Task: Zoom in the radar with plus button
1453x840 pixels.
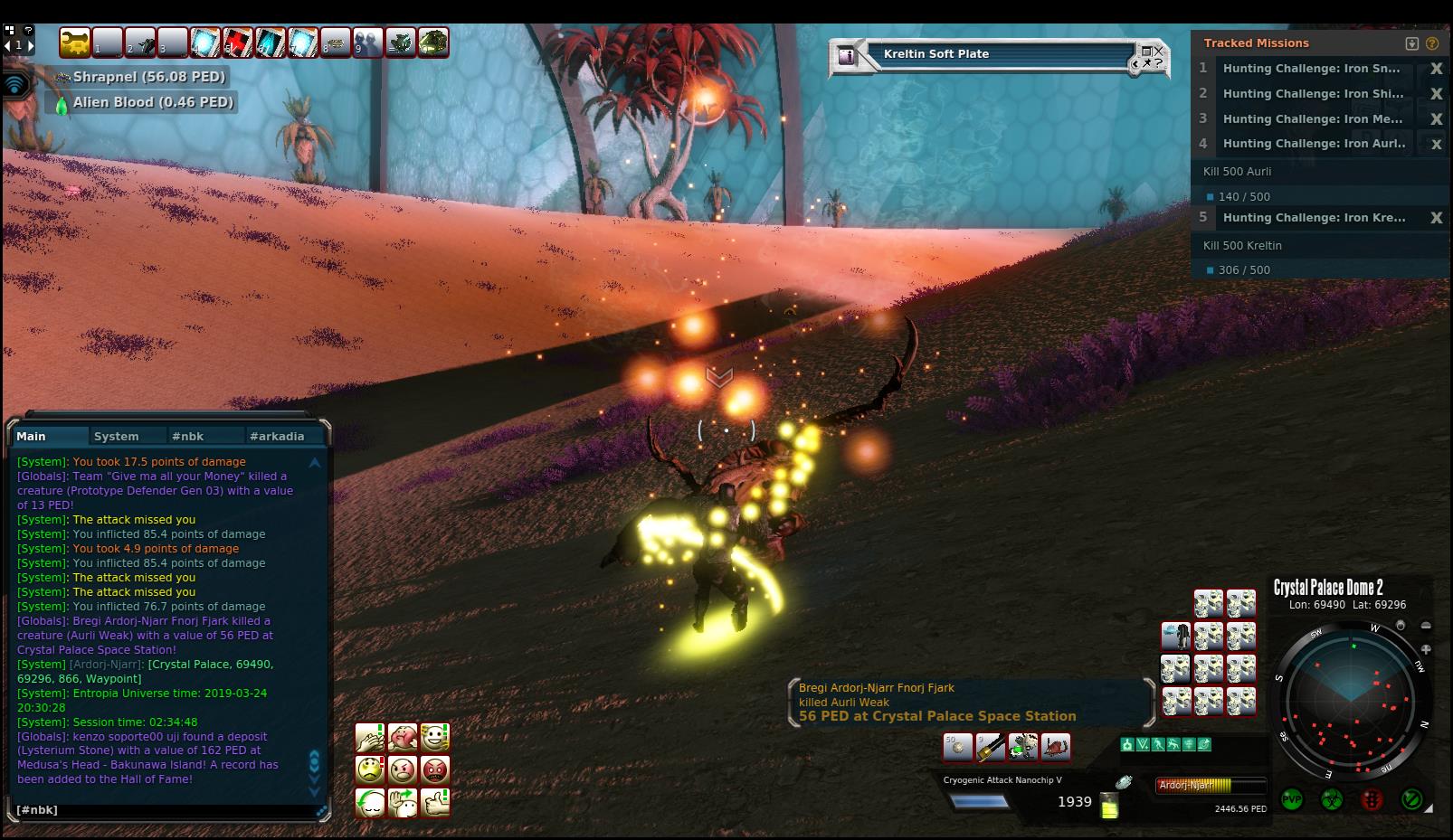Action: [1426, 649]
